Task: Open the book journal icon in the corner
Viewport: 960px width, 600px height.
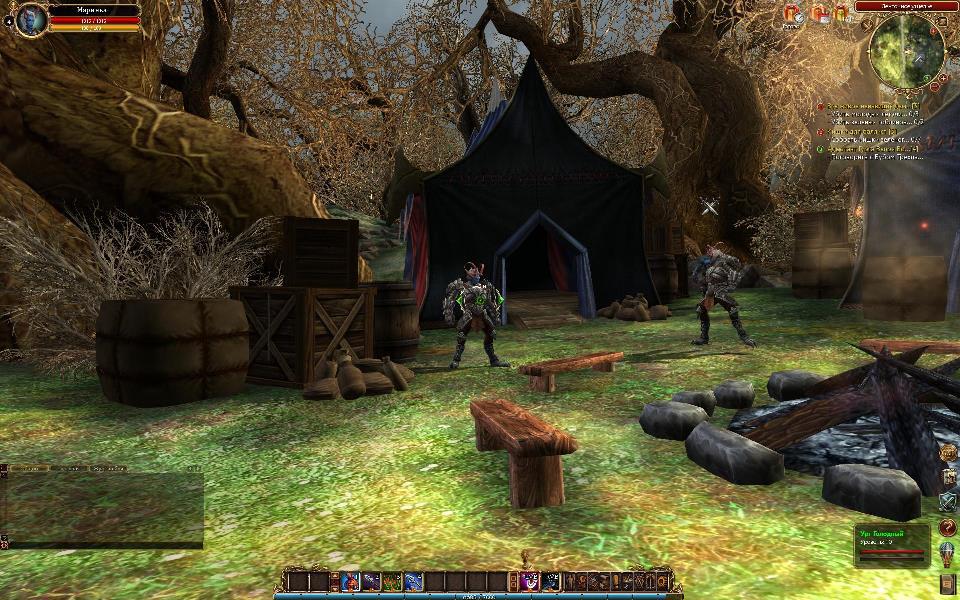Action: (948, 584)
